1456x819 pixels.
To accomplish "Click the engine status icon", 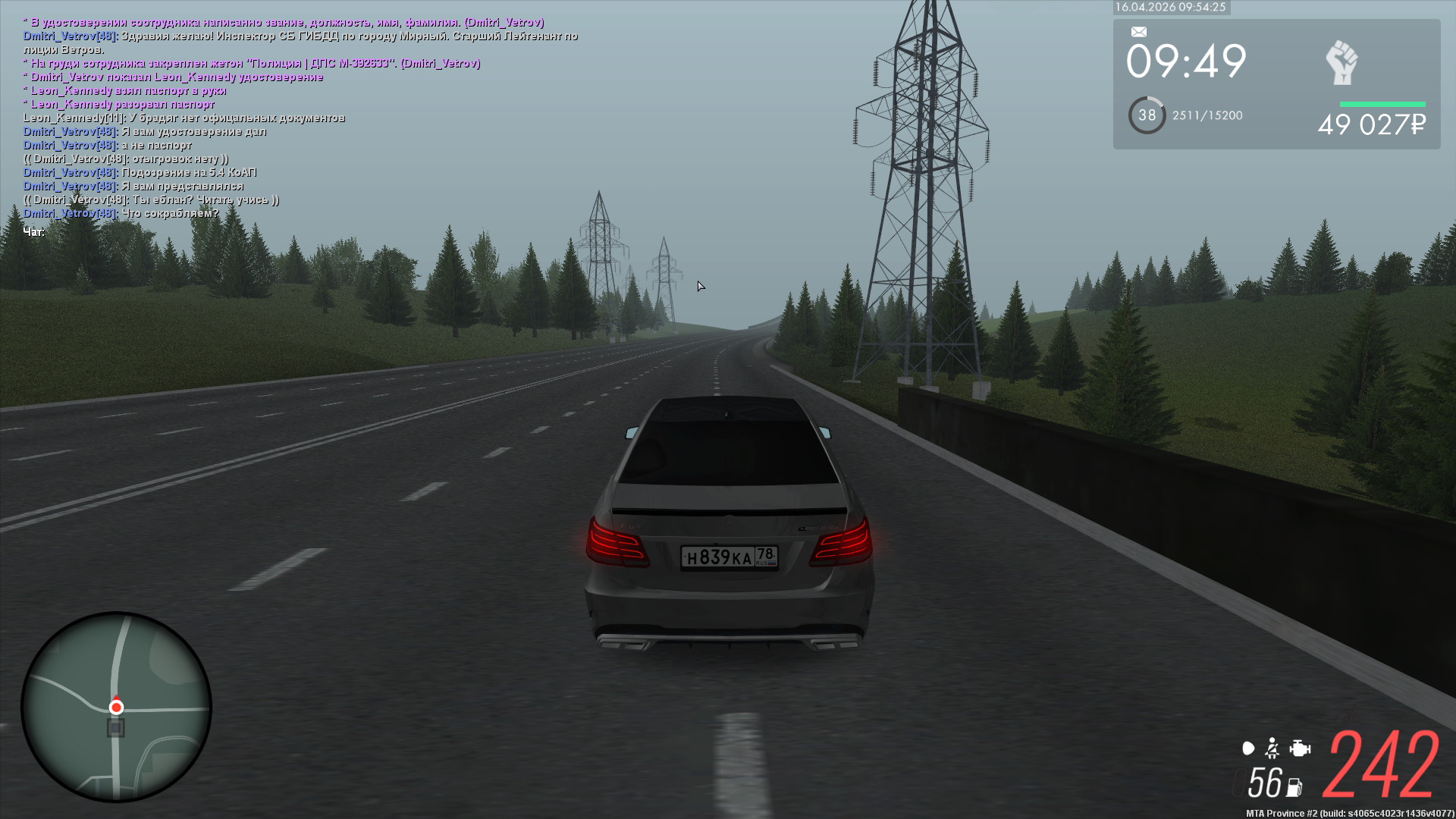I will click(1300, 748).
